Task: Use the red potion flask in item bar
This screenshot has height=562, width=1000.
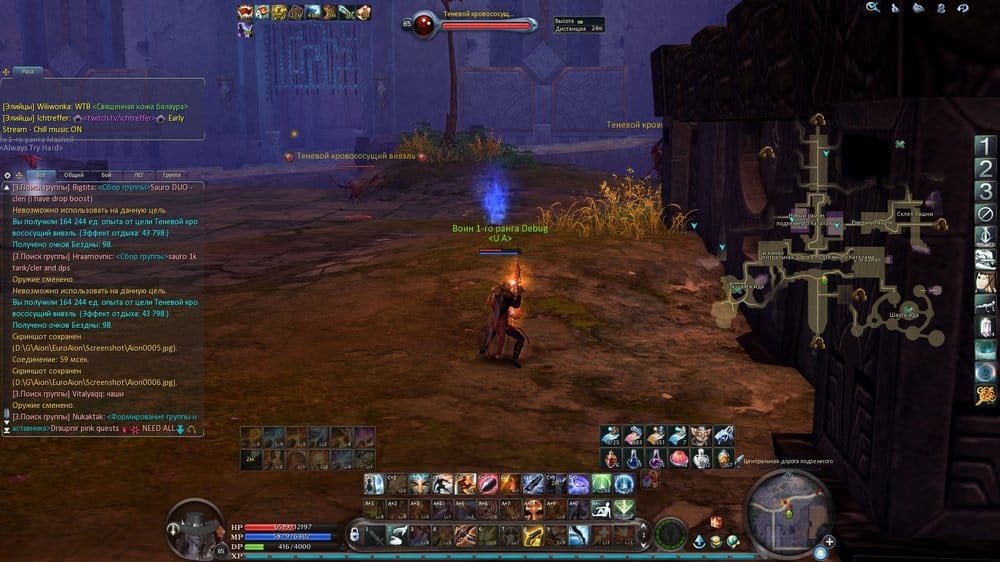Action: coord(609,458)
